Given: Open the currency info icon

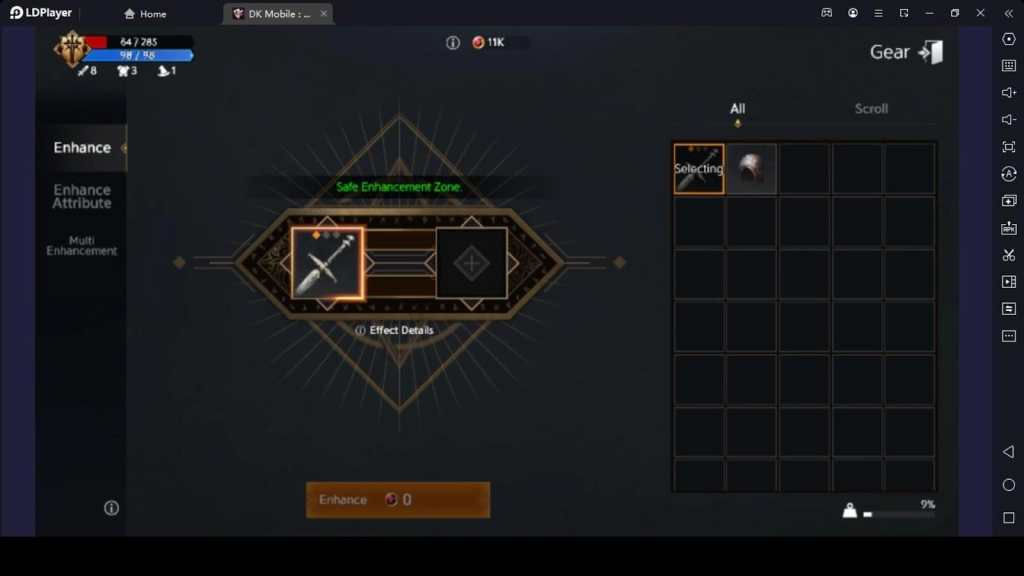Looking at the screenshot, I should pos(453,43).
